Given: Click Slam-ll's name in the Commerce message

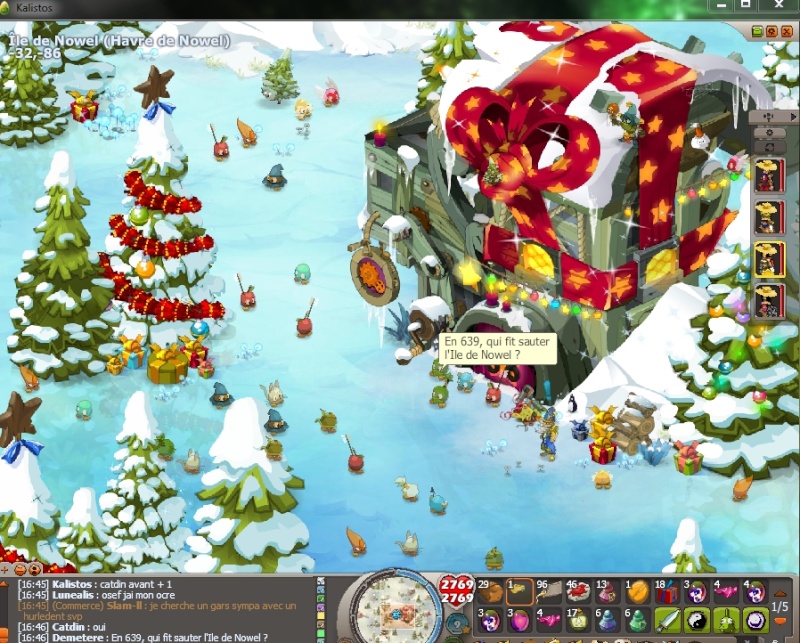Looking at the screenshot, I should click(x=127, y=606).
